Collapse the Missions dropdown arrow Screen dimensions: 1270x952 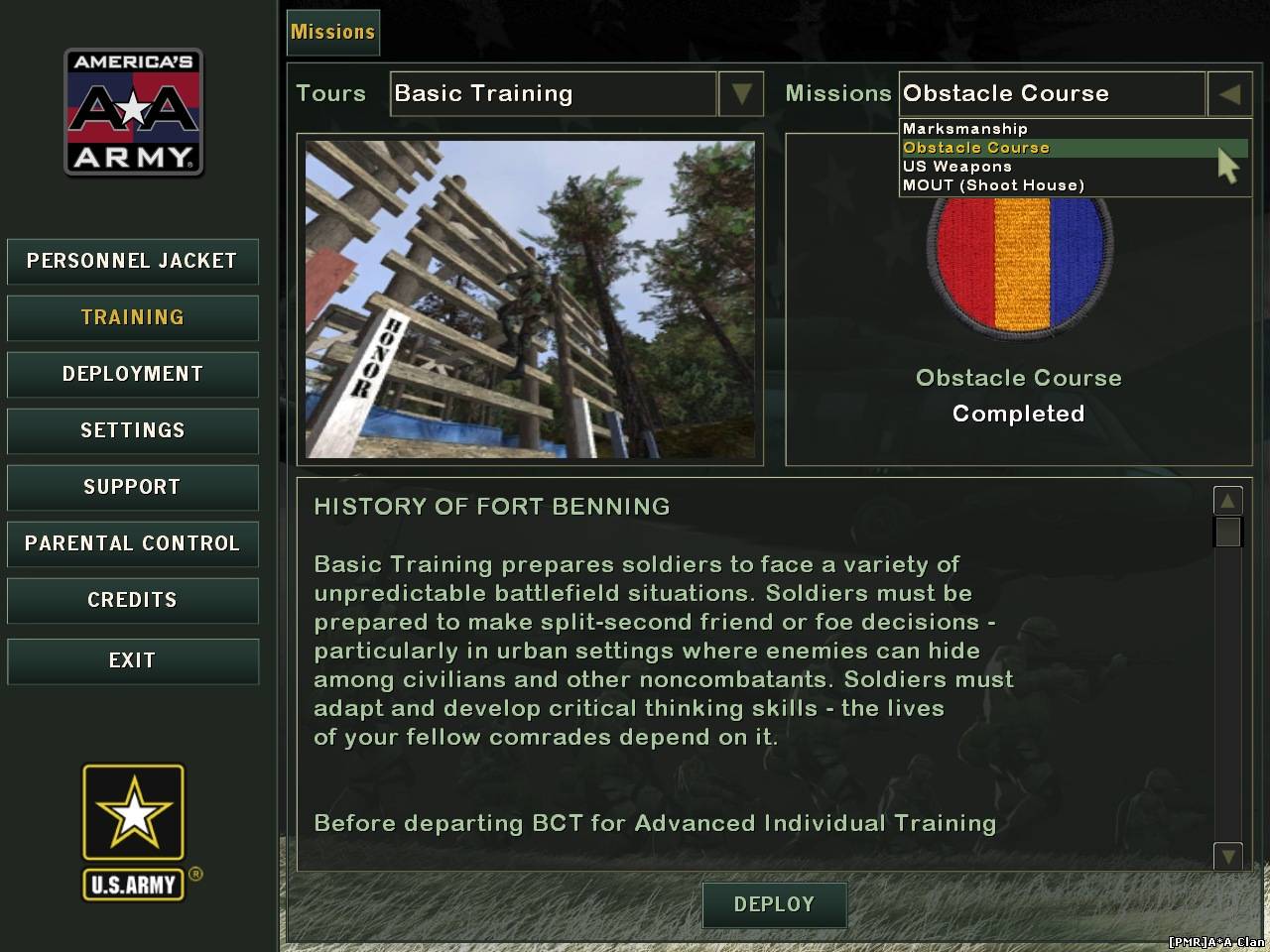1229,94
